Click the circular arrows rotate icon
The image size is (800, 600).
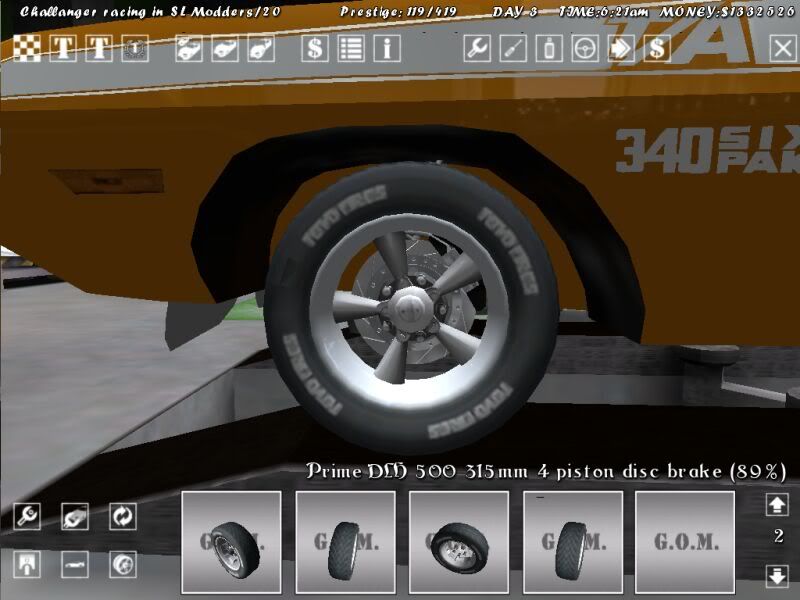[123, 516]
